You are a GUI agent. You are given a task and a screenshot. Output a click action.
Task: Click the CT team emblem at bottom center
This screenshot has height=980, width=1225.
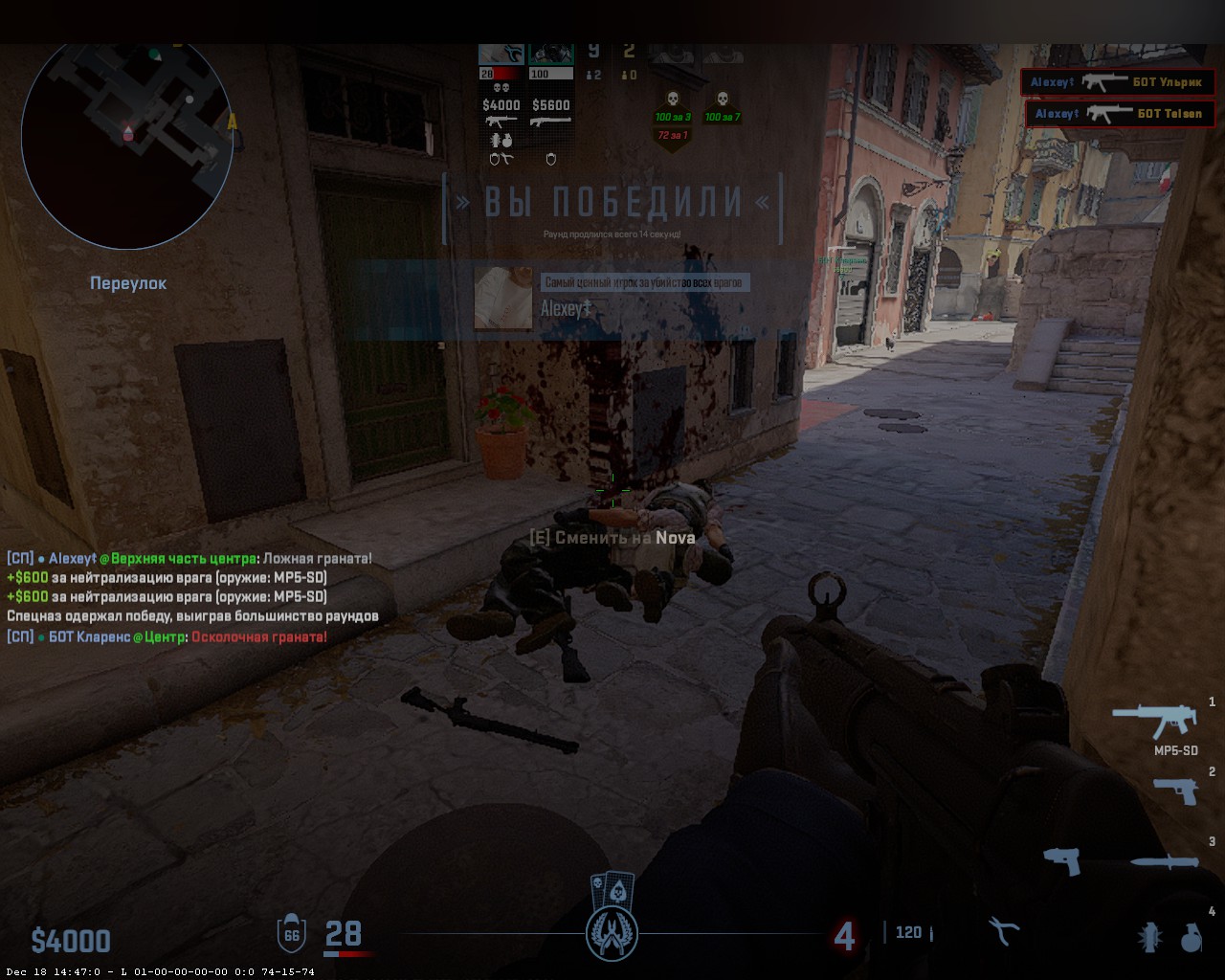pos(612,933)
